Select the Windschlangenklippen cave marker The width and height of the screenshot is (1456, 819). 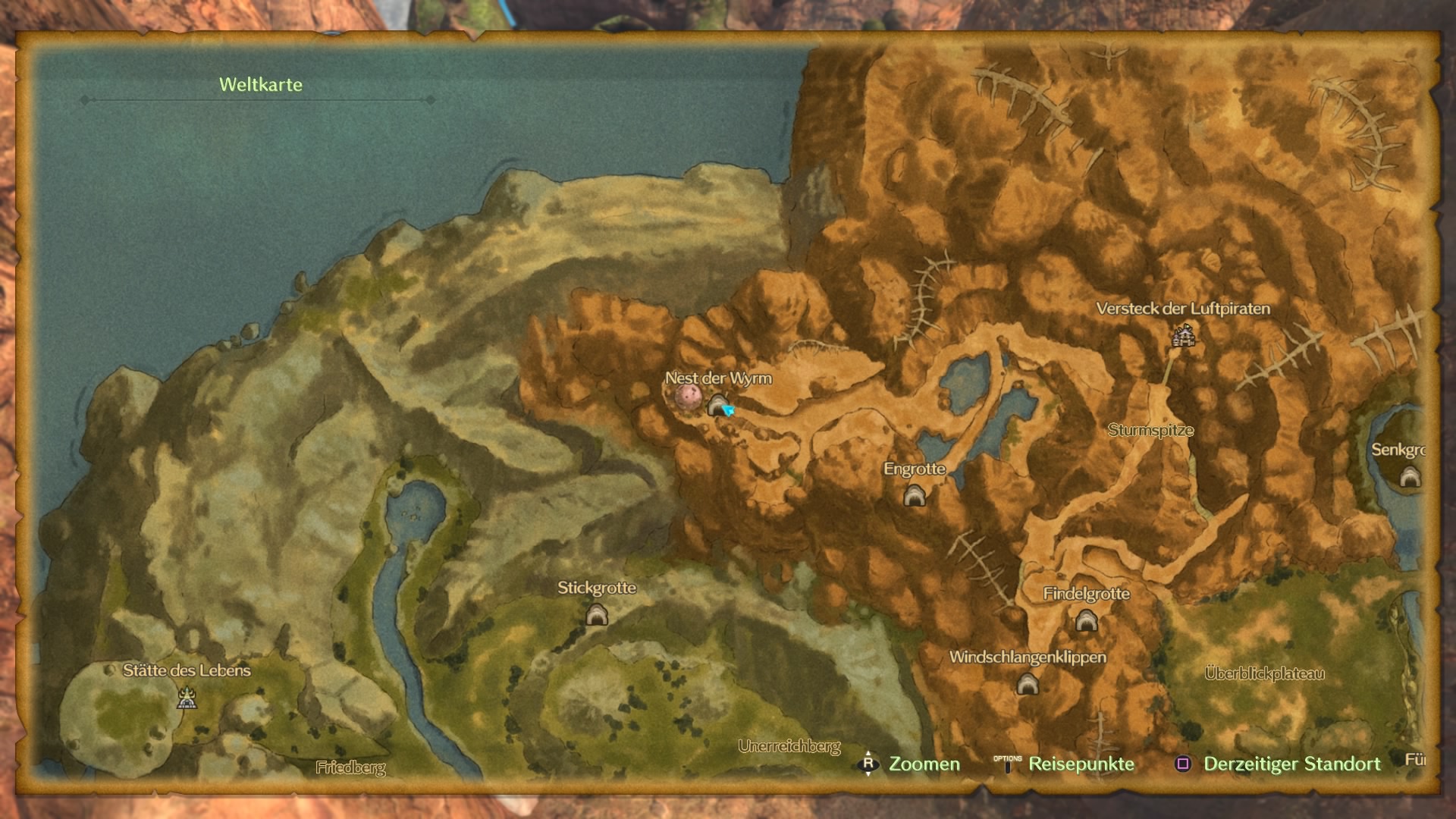(x=1028, y=685)
